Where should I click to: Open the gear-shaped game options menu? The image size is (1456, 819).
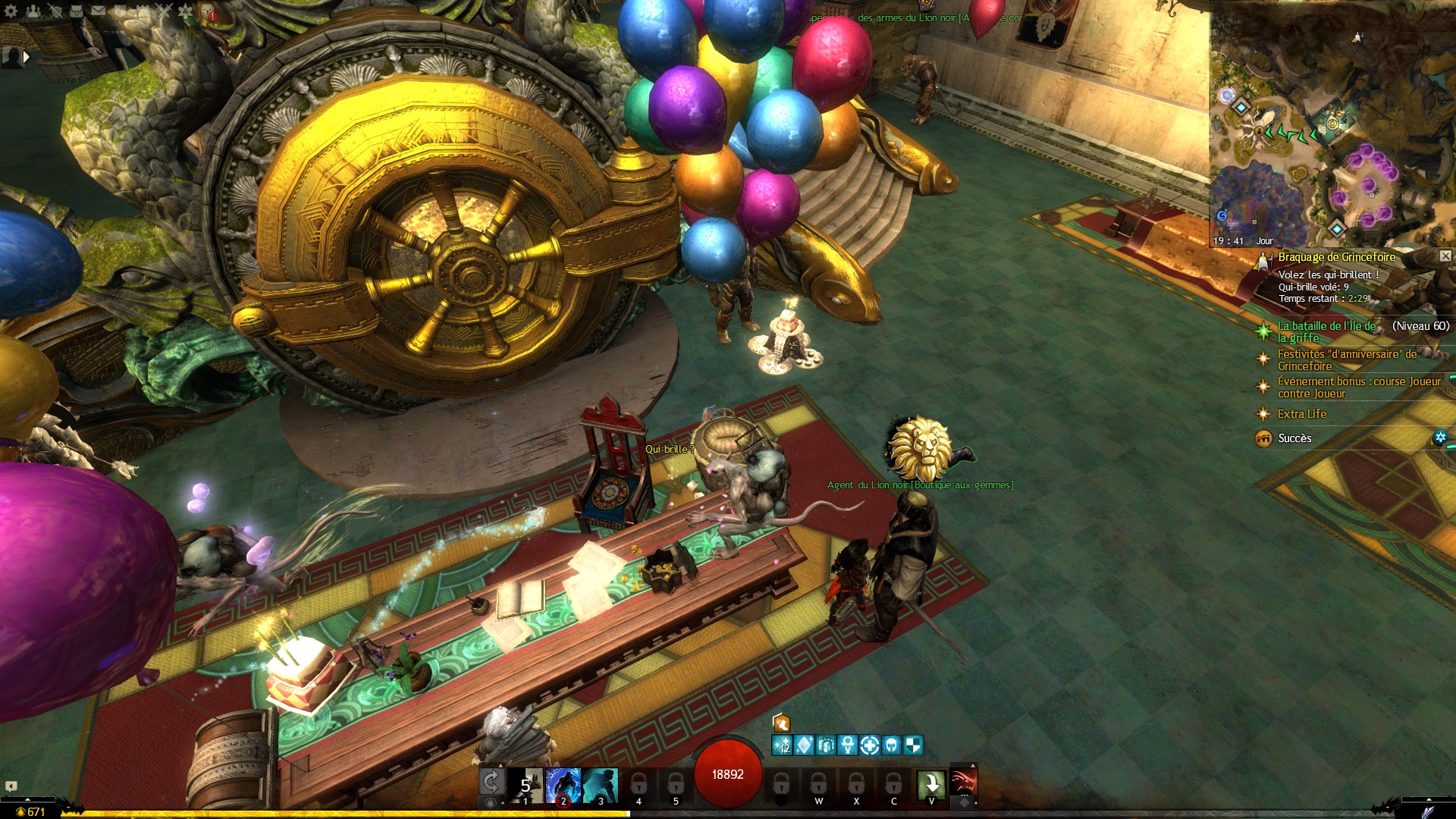[x=11, y=11]
